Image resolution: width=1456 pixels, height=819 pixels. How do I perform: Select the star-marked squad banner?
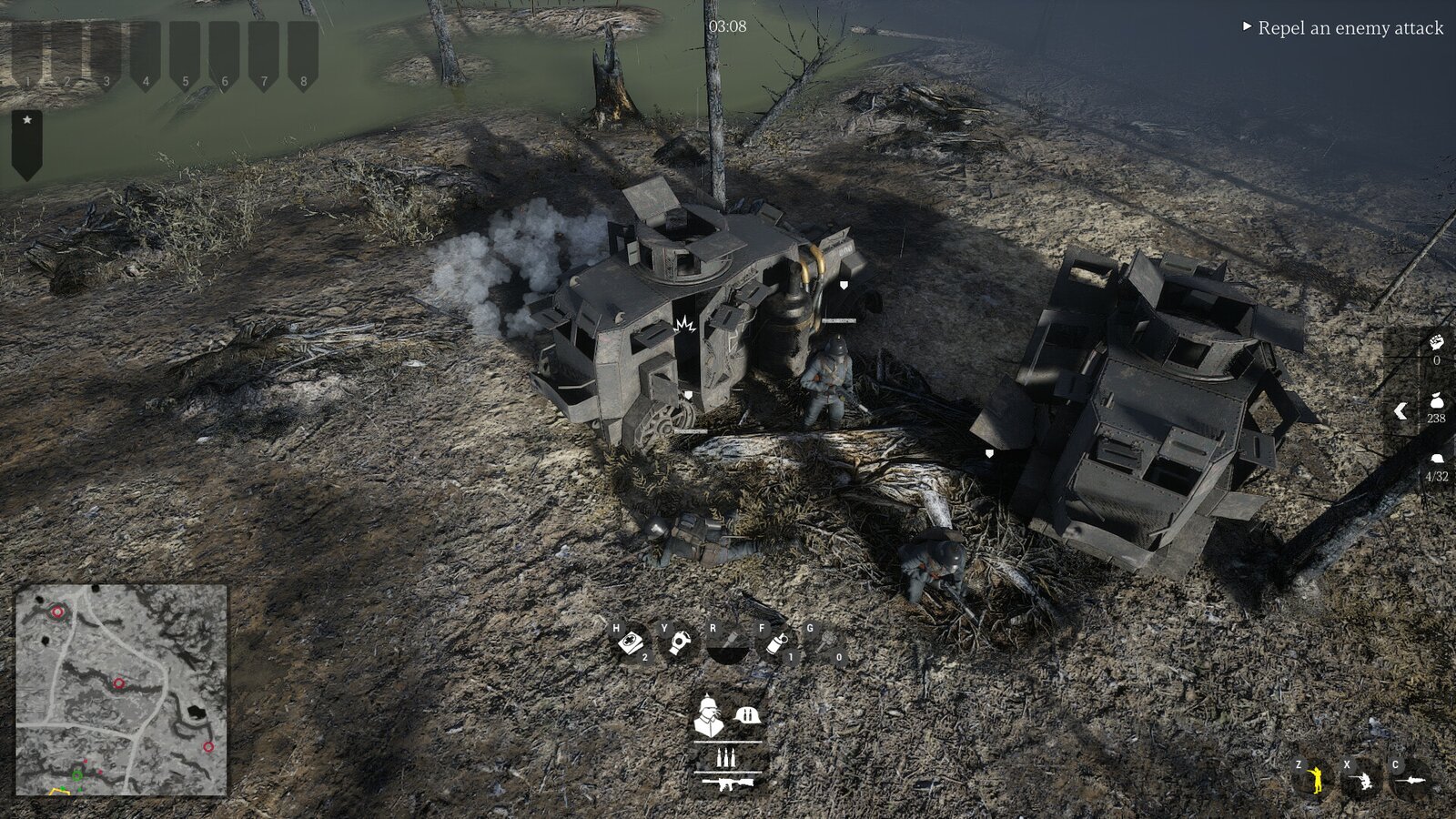click(x=27, y=144)
